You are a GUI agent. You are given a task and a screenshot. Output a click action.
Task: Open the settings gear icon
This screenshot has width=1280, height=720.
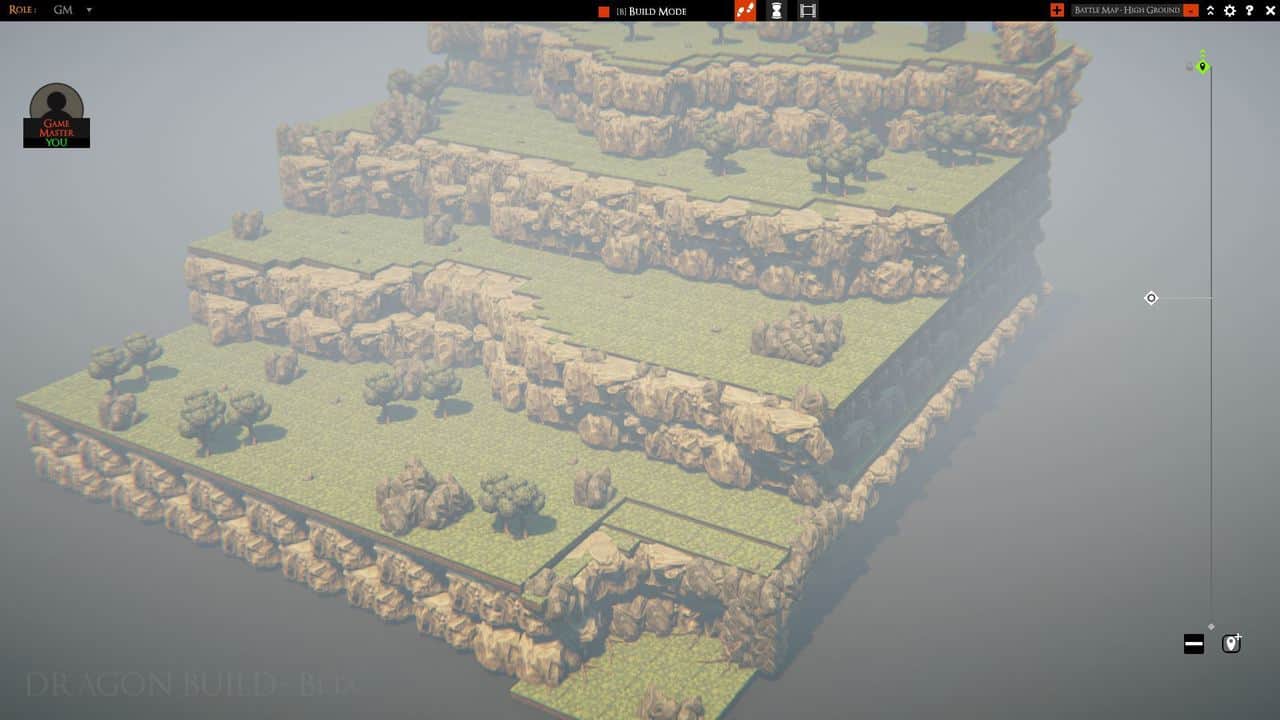1229,11
